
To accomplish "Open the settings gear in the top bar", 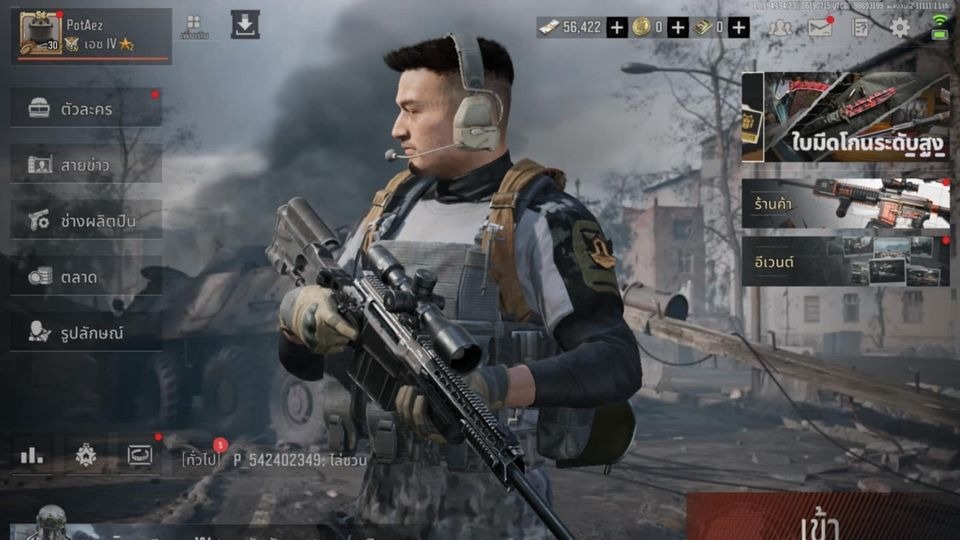I will coord(900,28).
